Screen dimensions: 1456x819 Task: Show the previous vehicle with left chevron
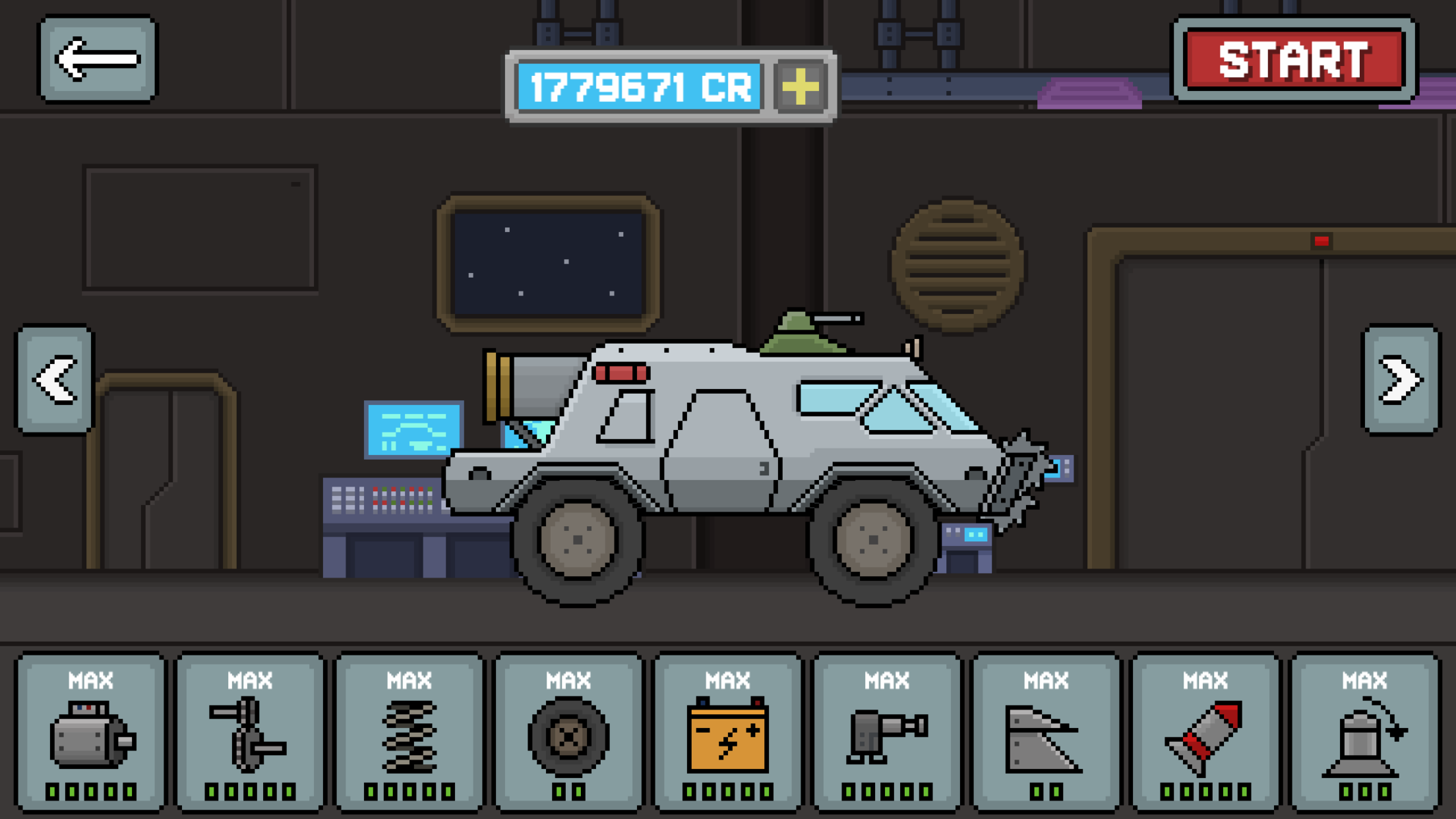pyautogui.click(x=55, y=378)
